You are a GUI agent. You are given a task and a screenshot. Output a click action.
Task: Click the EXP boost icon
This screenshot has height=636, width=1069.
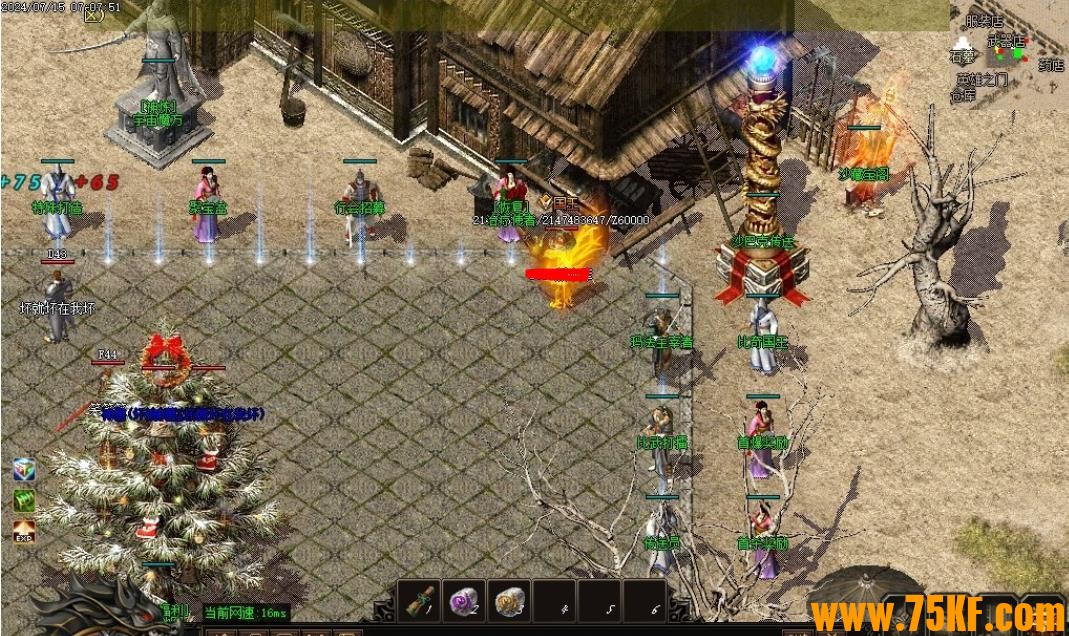click(x=25, y=530)
